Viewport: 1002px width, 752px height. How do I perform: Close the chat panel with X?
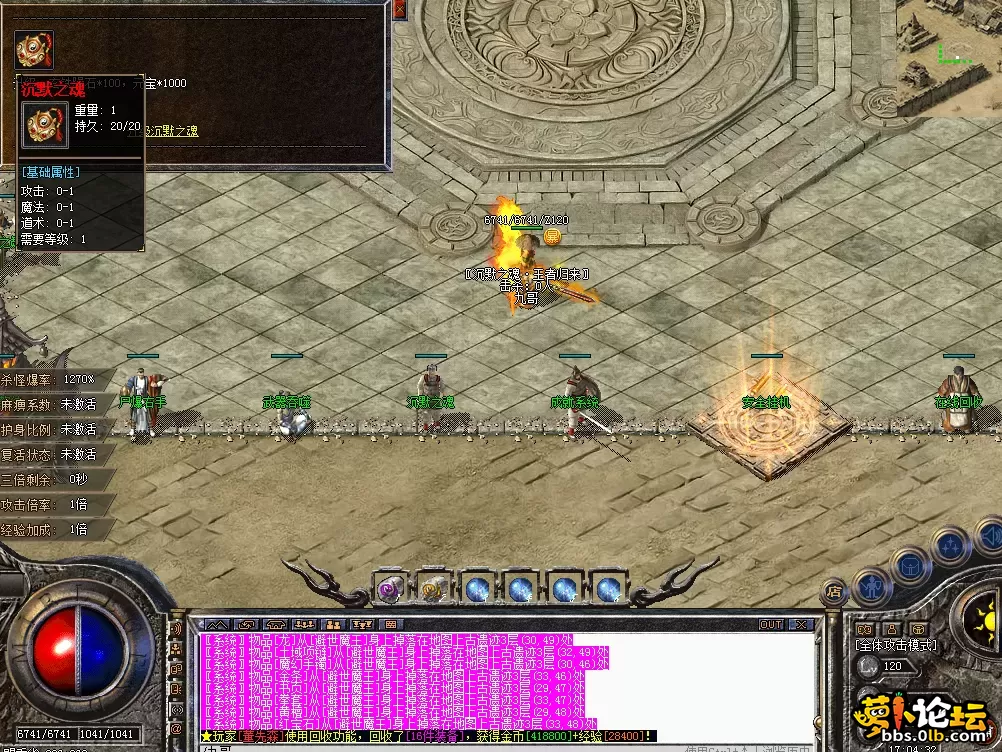[800, 625]
